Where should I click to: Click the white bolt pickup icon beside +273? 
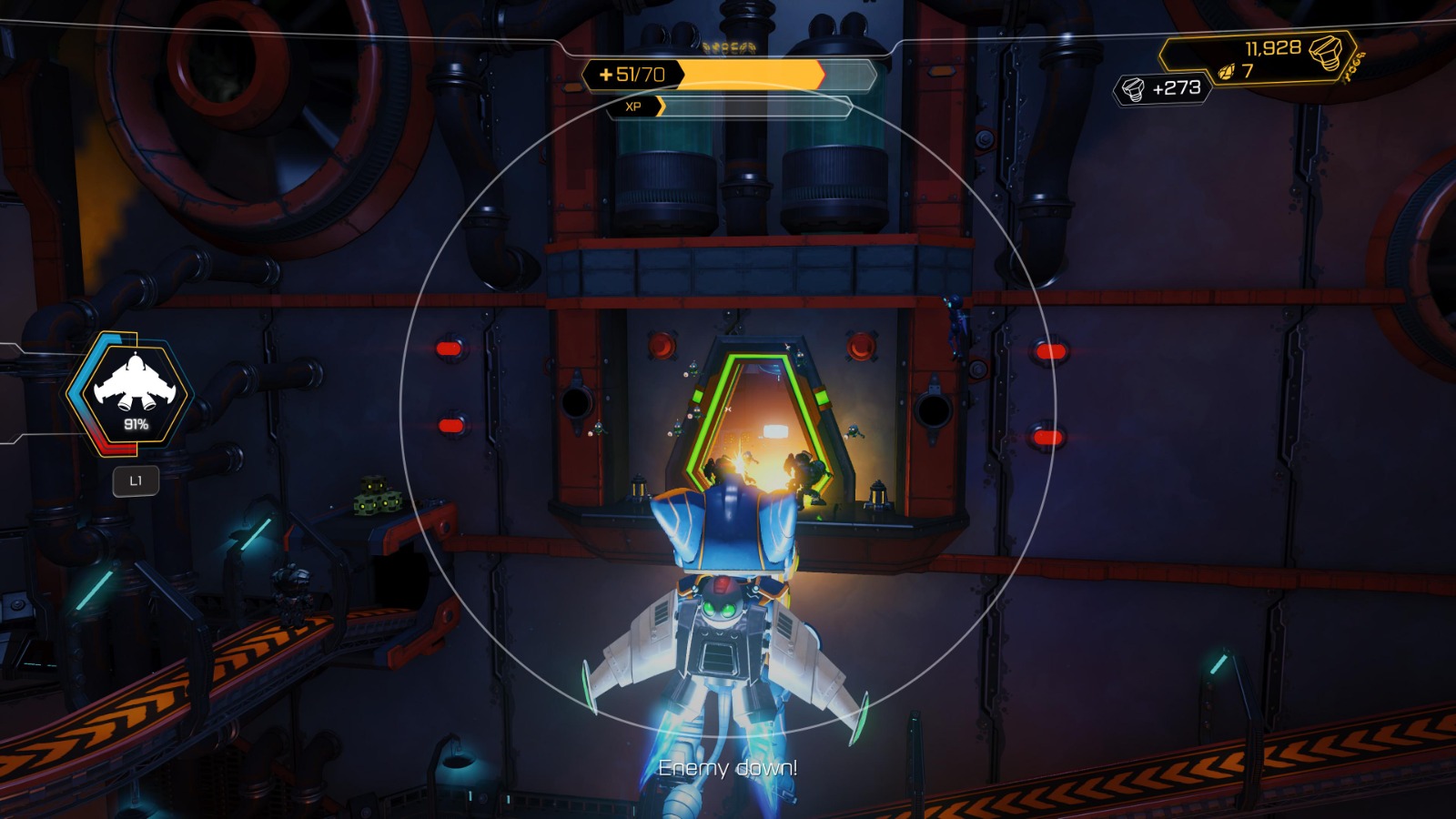click(x=1133, y=87)
